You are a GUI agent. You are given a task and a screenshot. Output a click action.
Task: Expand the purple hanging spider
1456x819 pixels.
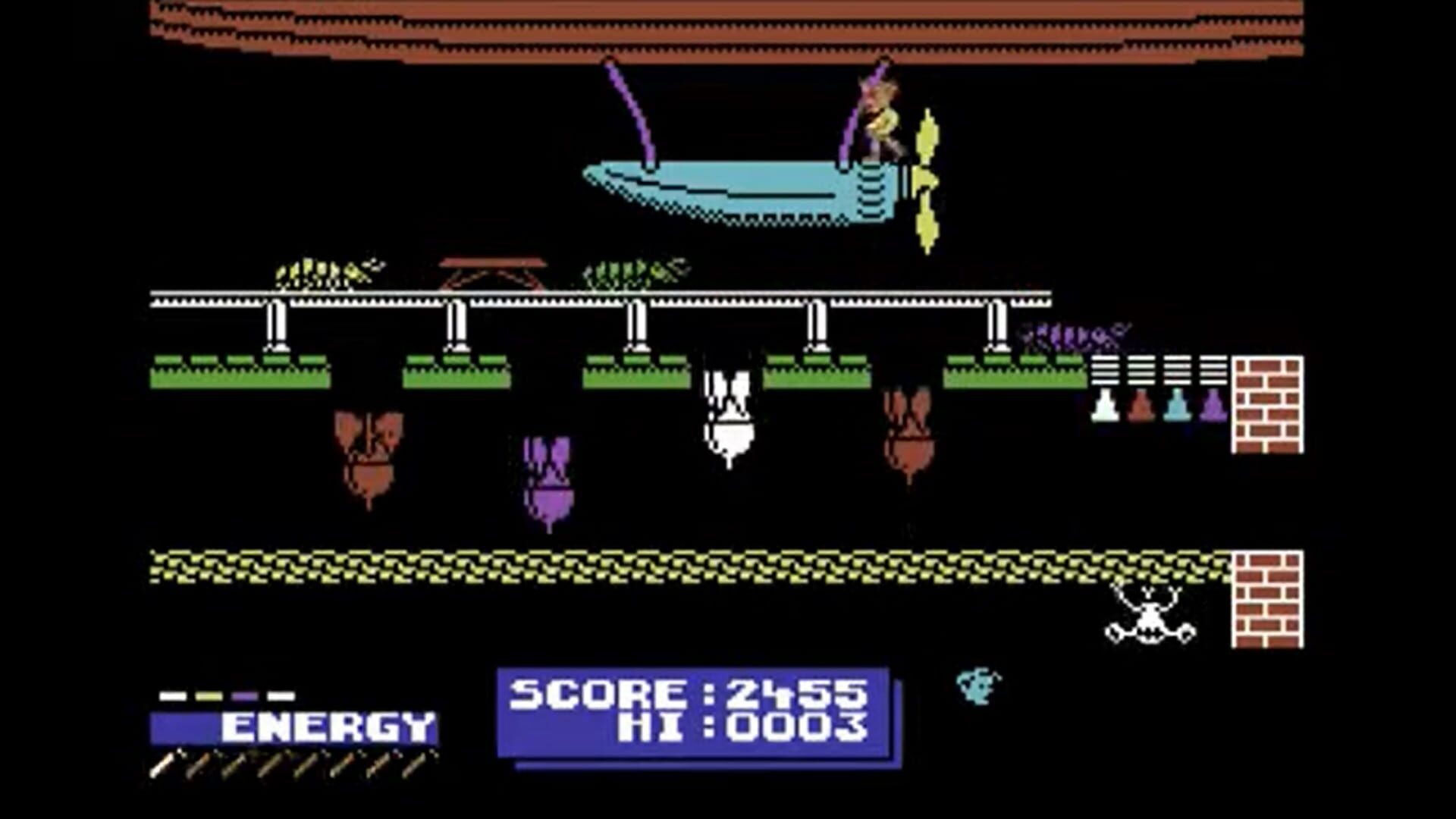(x=548, y=478)
